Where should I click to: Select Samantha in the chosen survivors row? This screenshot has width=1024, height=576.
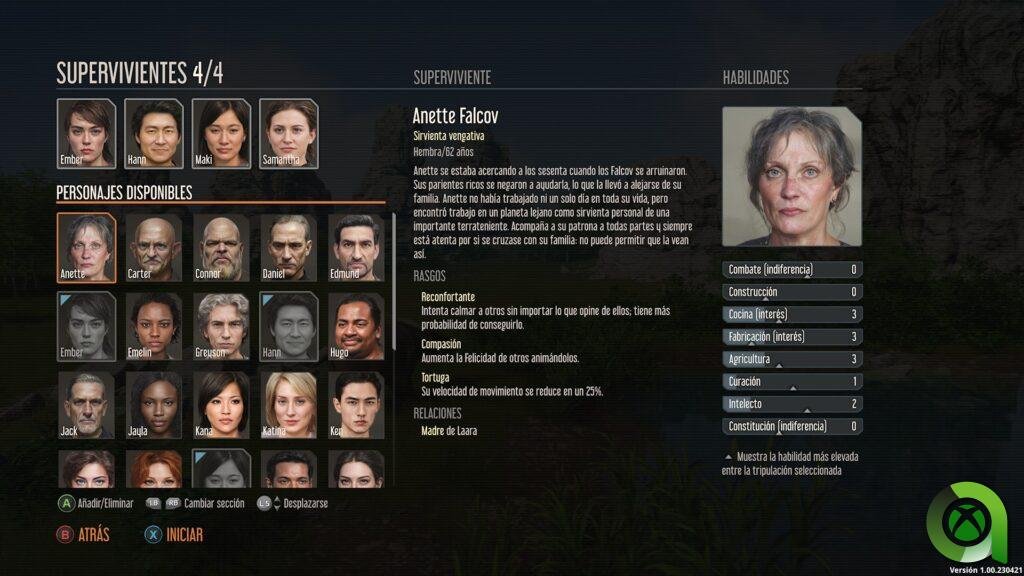(x=289, y=133)
